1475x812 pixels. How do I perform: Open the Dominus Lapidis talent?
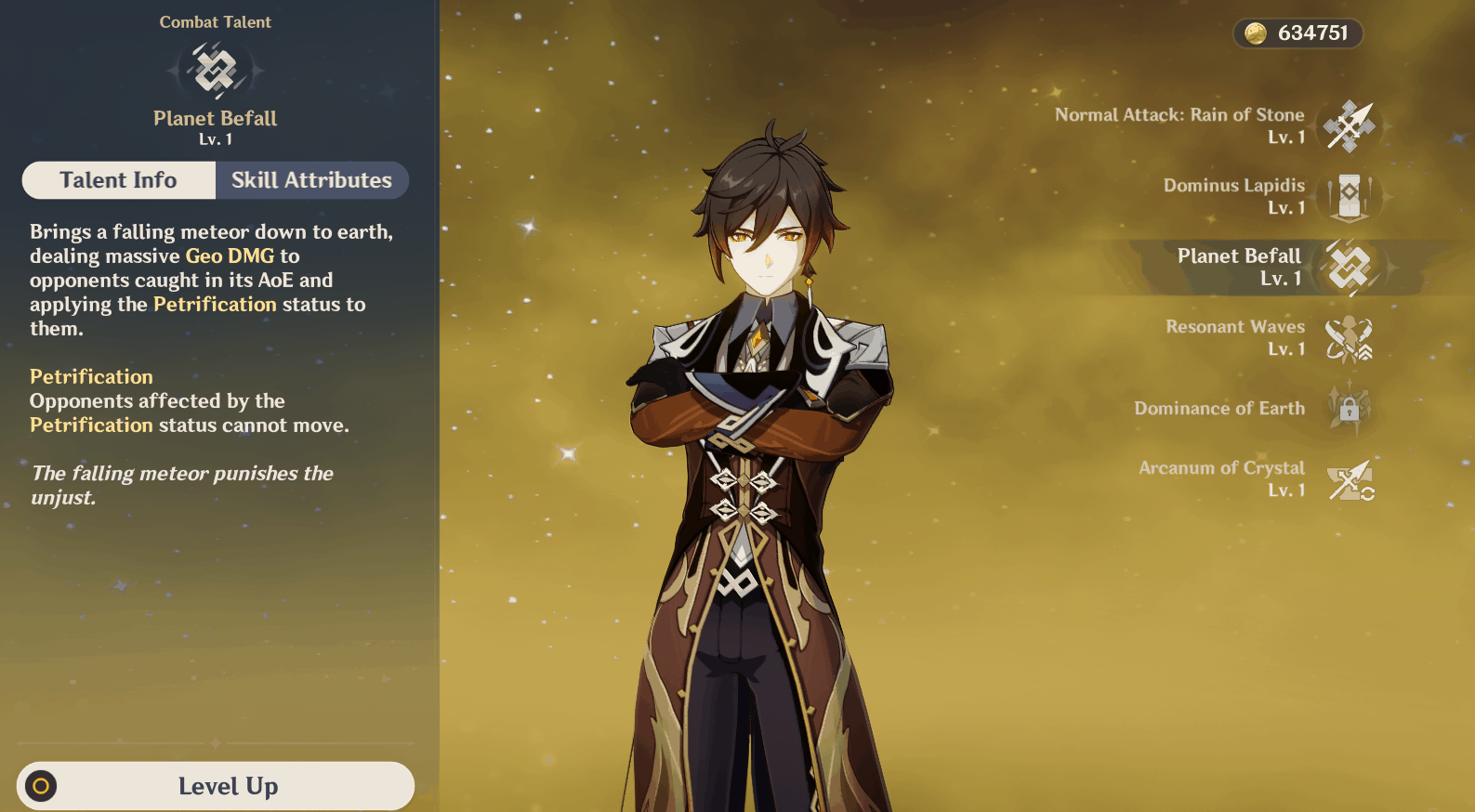tap(1349, 196)
